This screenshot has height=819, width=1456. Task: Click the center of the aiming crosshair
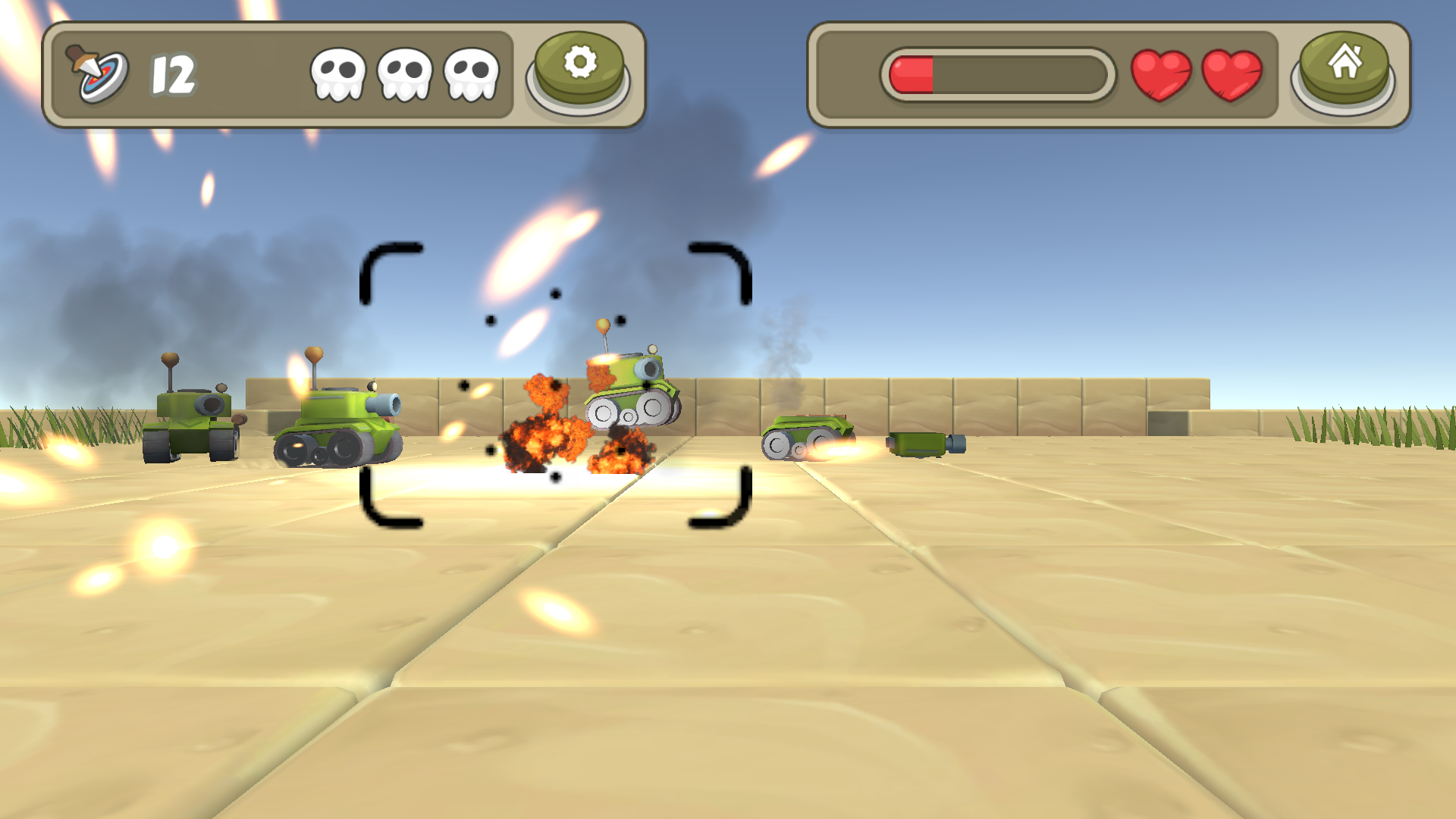point(554,385)
